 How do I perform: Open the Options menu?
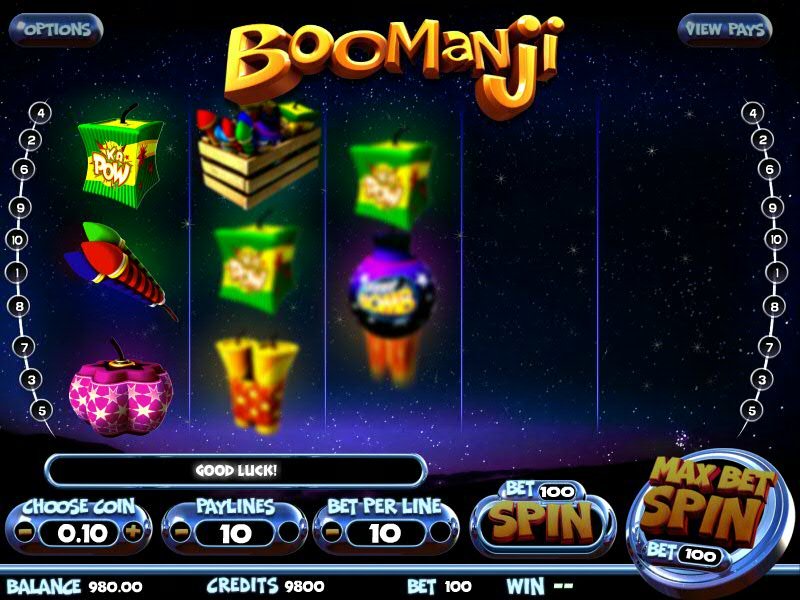[55, 29]
